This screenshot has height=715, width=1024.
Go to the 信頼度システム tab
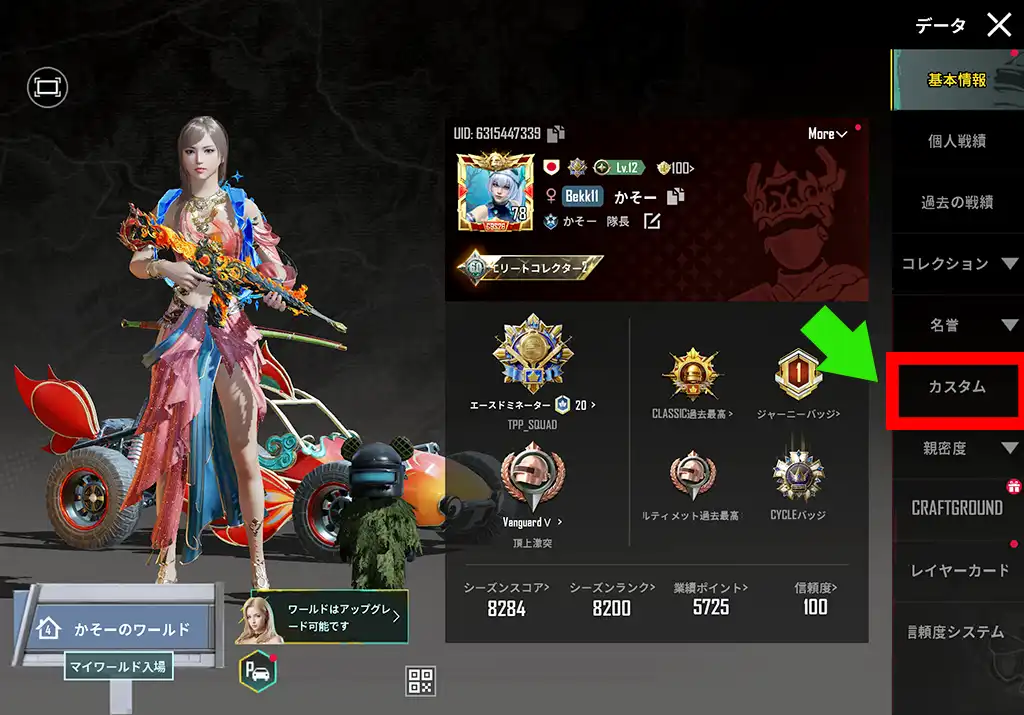click(955, 632)
